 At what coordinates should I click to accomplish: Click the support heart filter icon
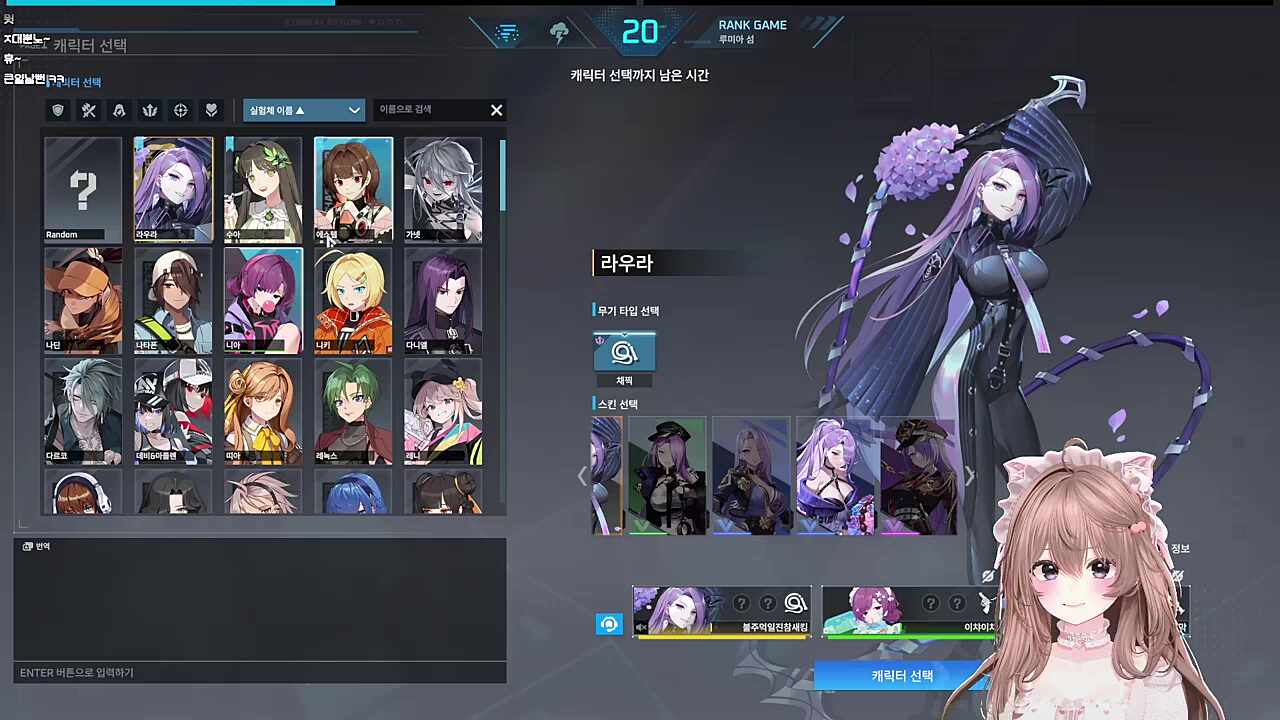[x=211, y=110]
